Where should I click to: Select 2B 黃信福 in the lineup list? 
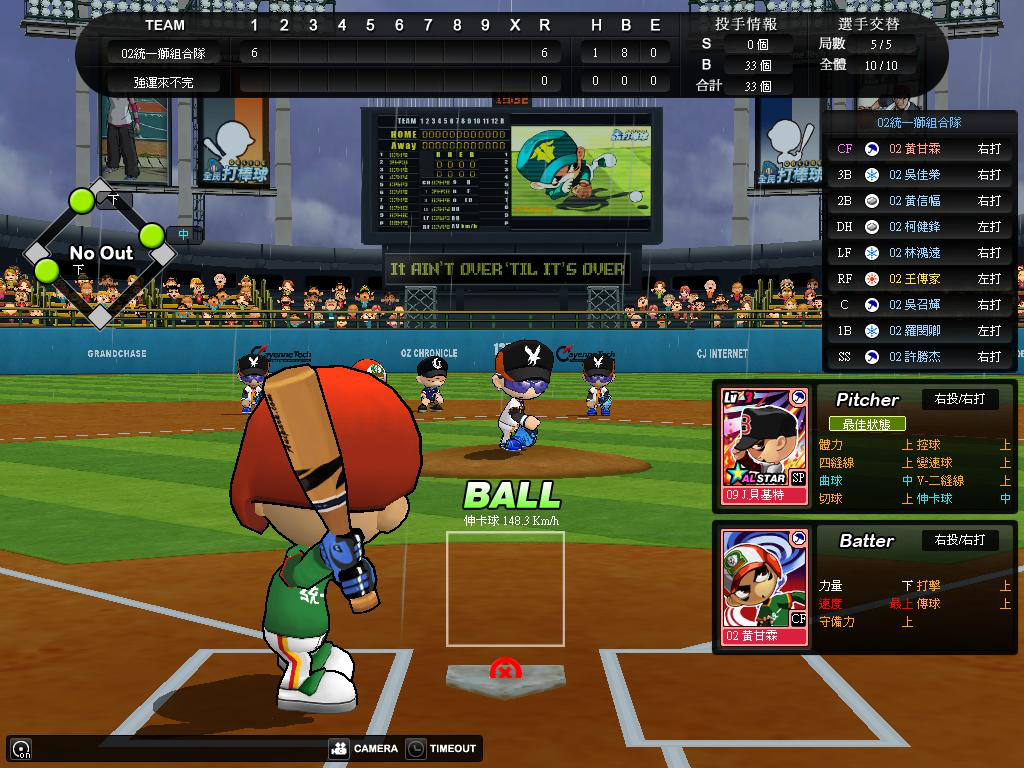point(918,201)
